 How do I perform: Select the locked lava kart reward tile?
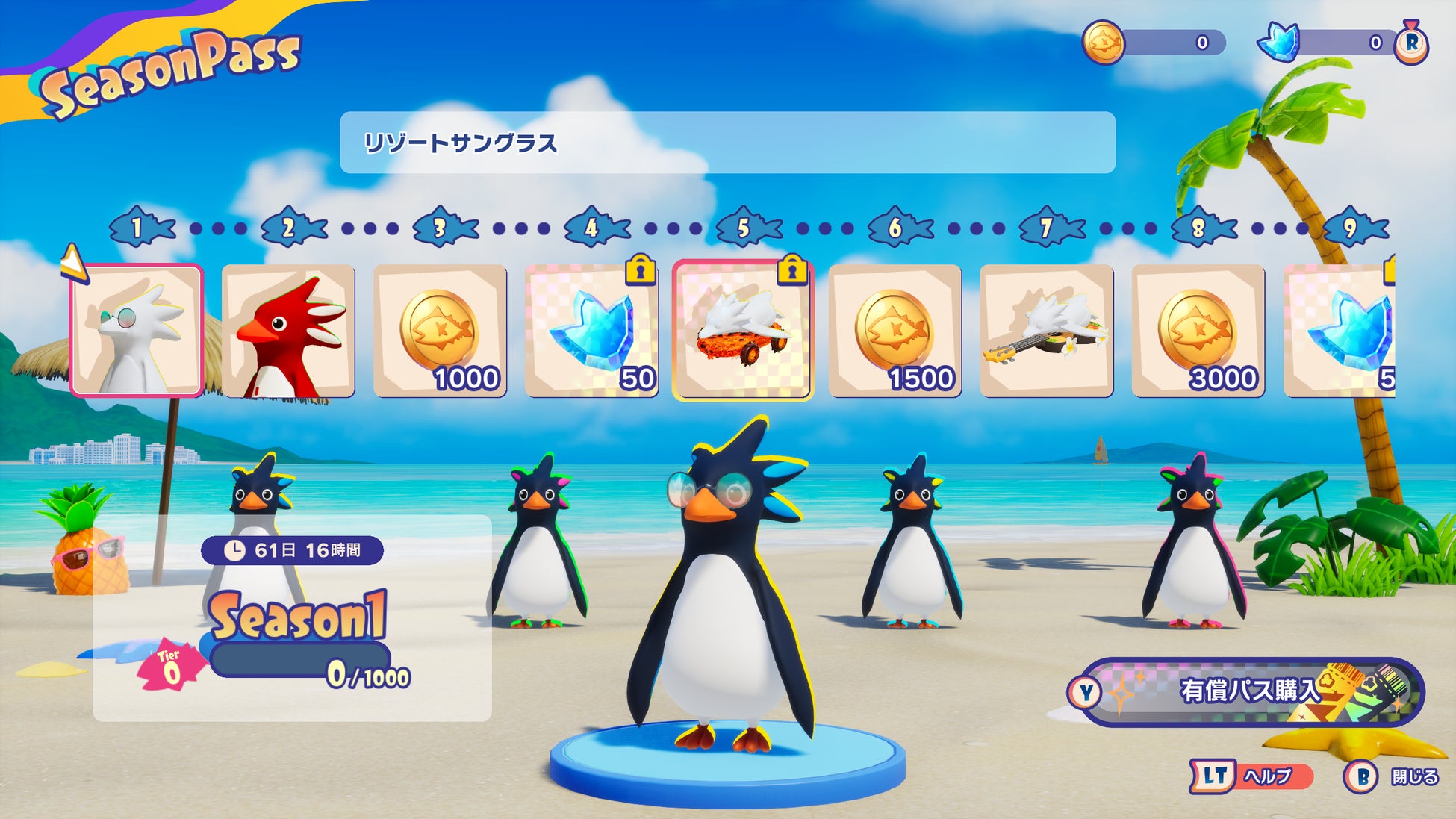coord(742,330)
